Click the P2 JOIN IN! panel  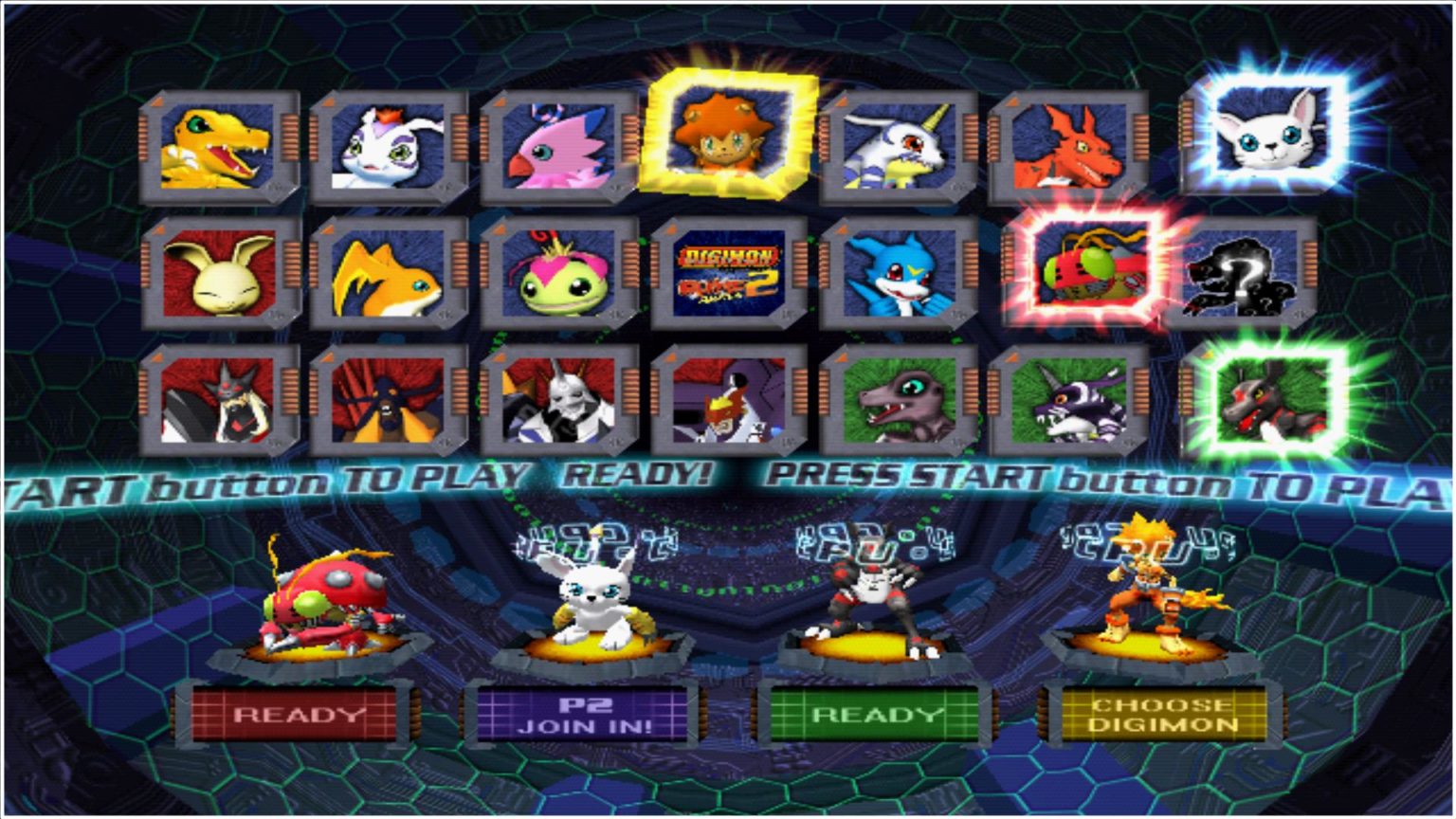click(585, 713)
